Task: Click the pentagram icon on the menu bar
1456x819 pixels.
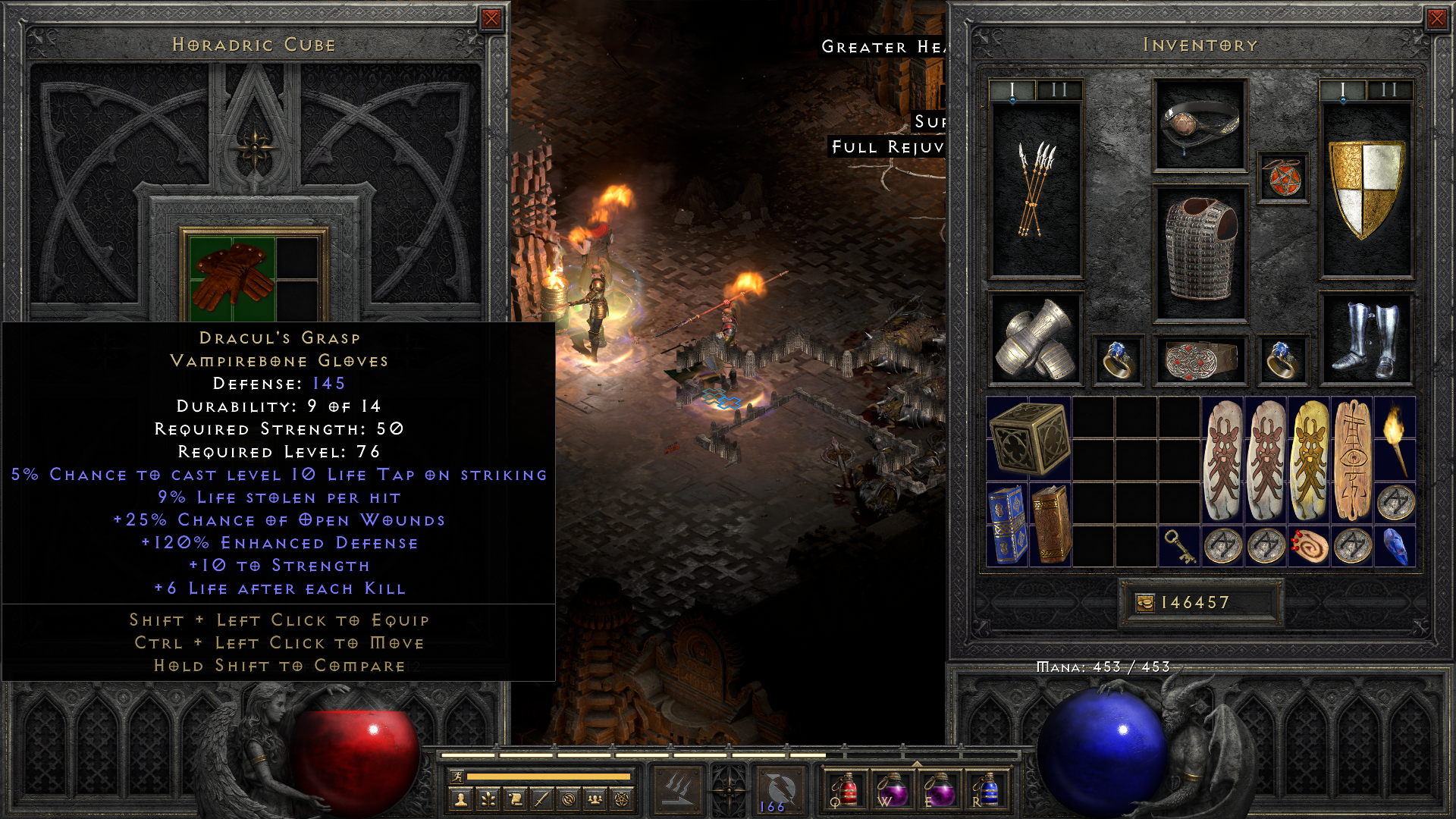Action: (622, 801)
